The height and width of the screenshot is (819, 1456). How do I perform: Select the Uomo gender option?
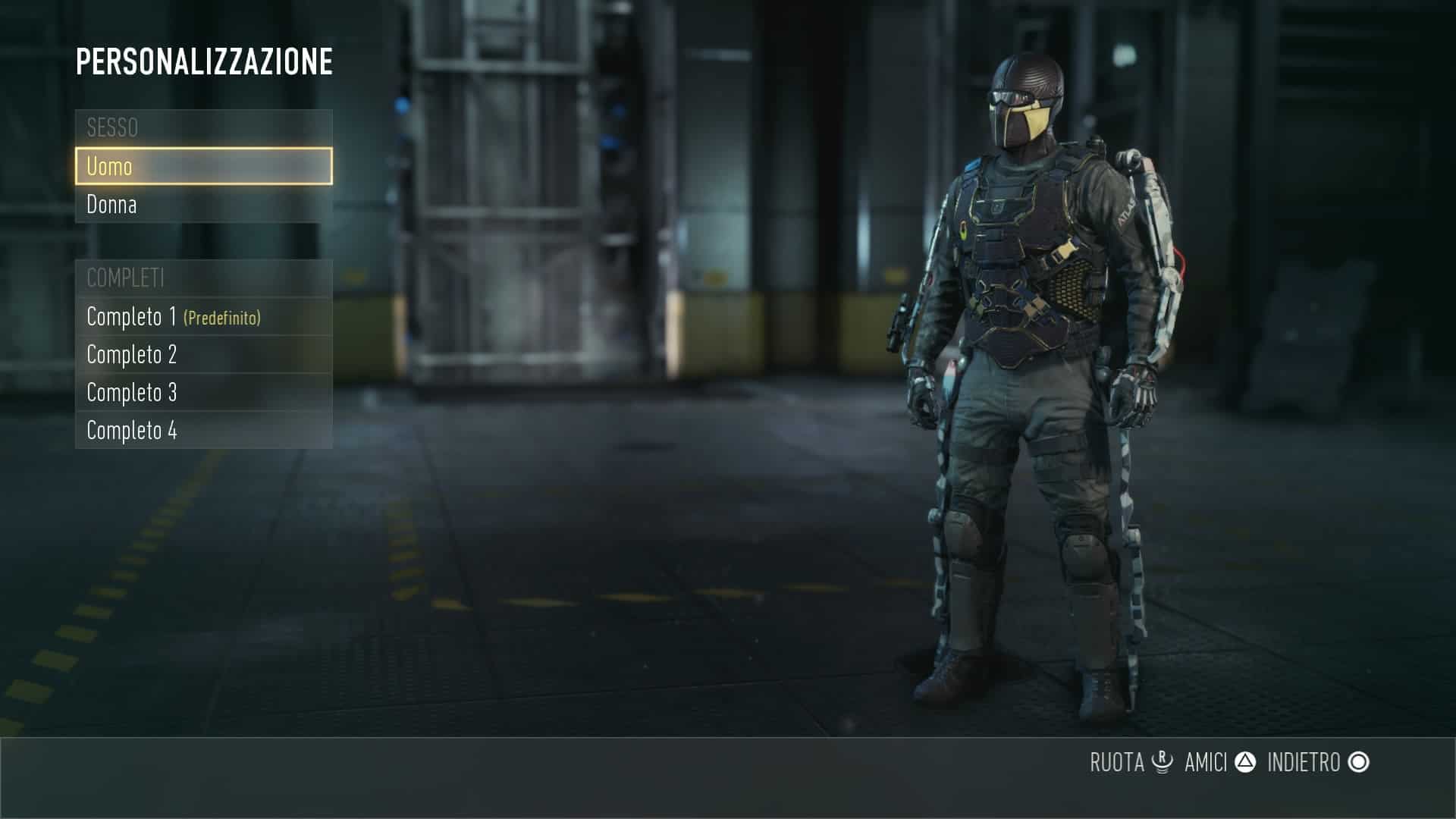(203, 166)
